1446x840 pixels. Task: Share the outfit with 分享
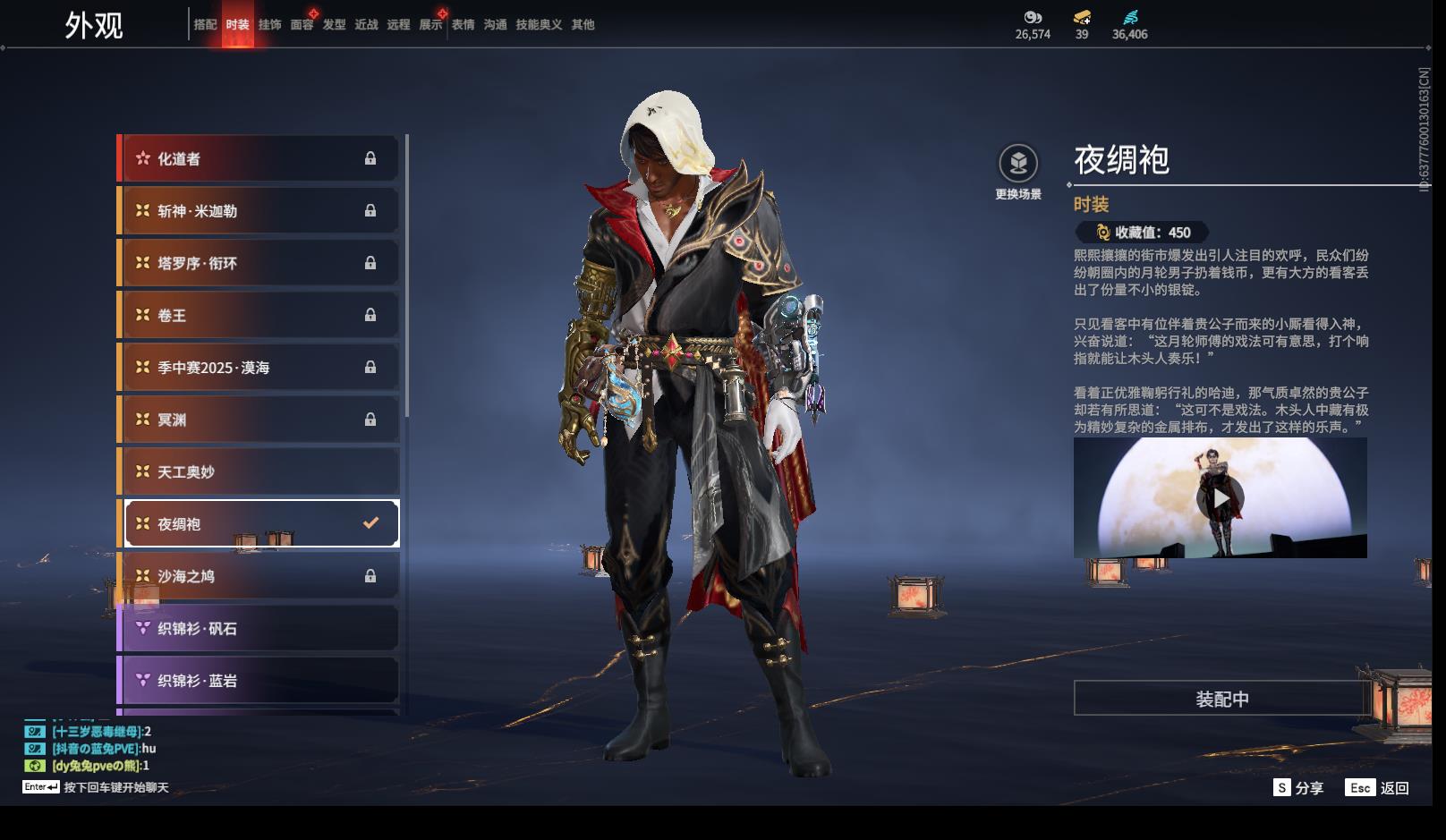tap(1298, 787)
